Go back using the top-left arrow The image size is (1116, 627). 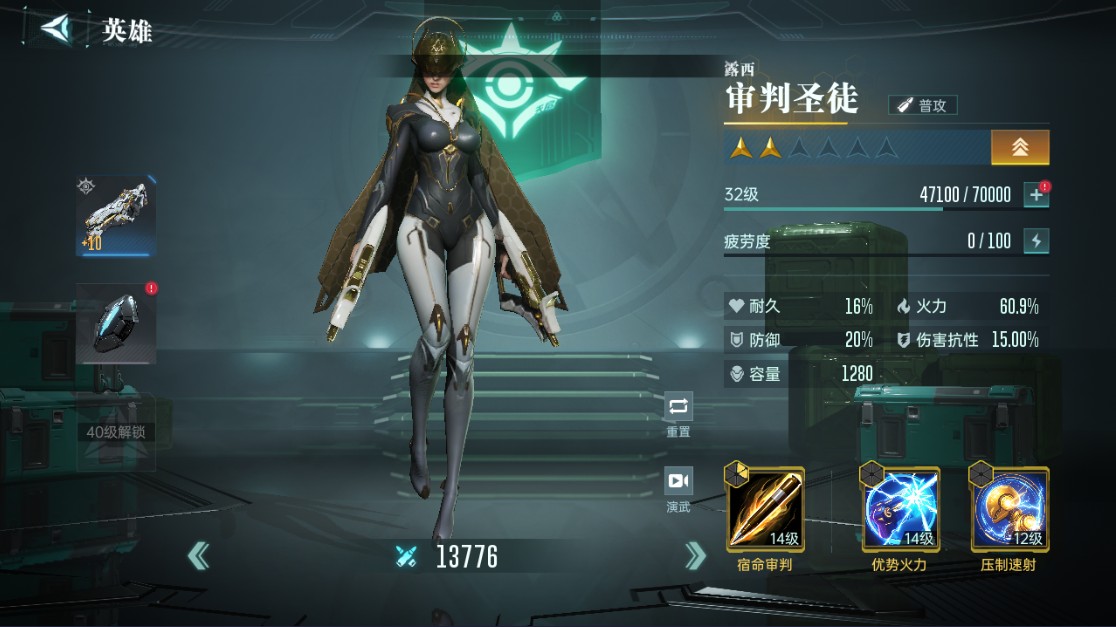point(57,28)
